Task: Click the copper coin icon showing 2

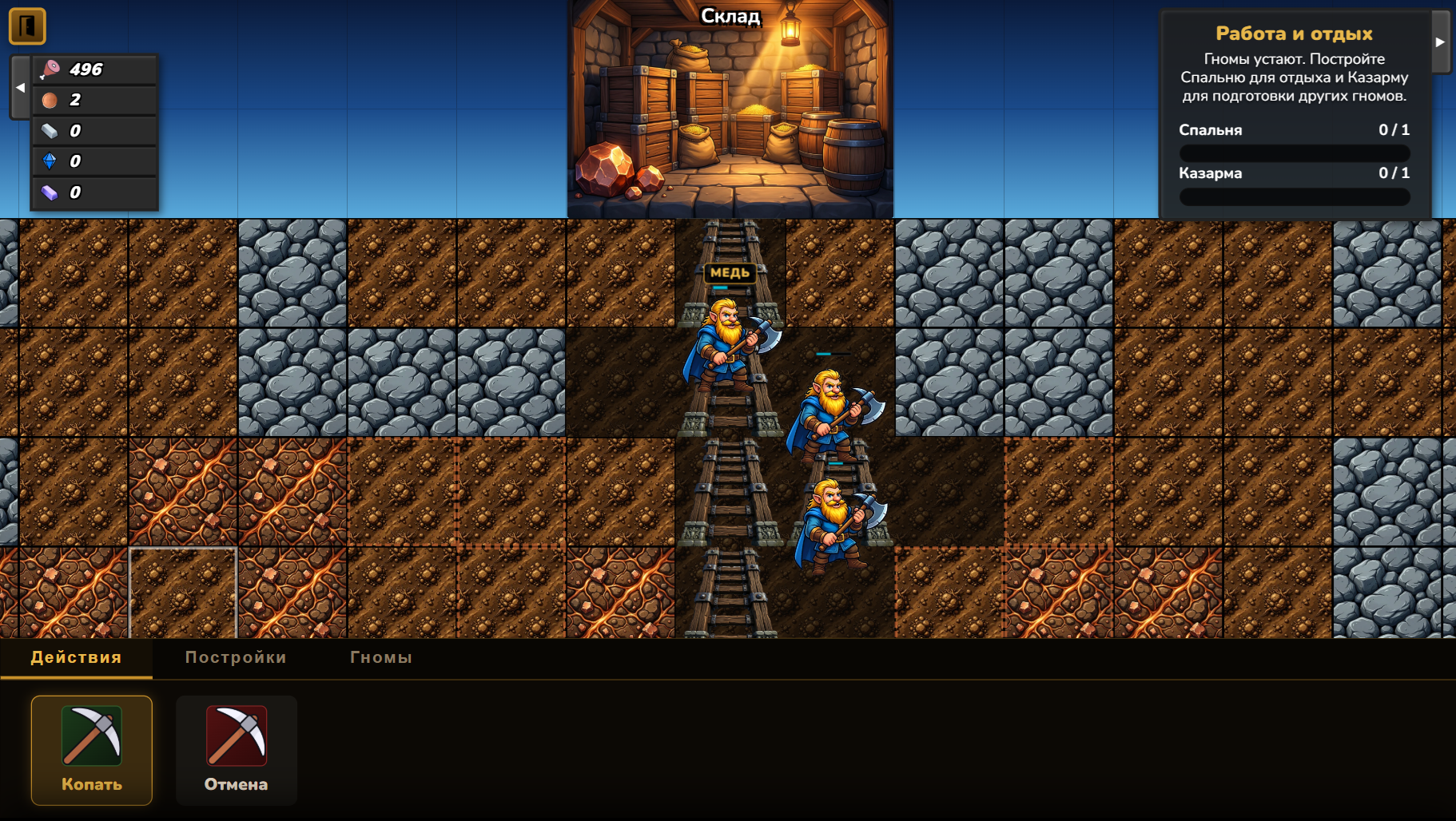Action: [x=51, y=100]
